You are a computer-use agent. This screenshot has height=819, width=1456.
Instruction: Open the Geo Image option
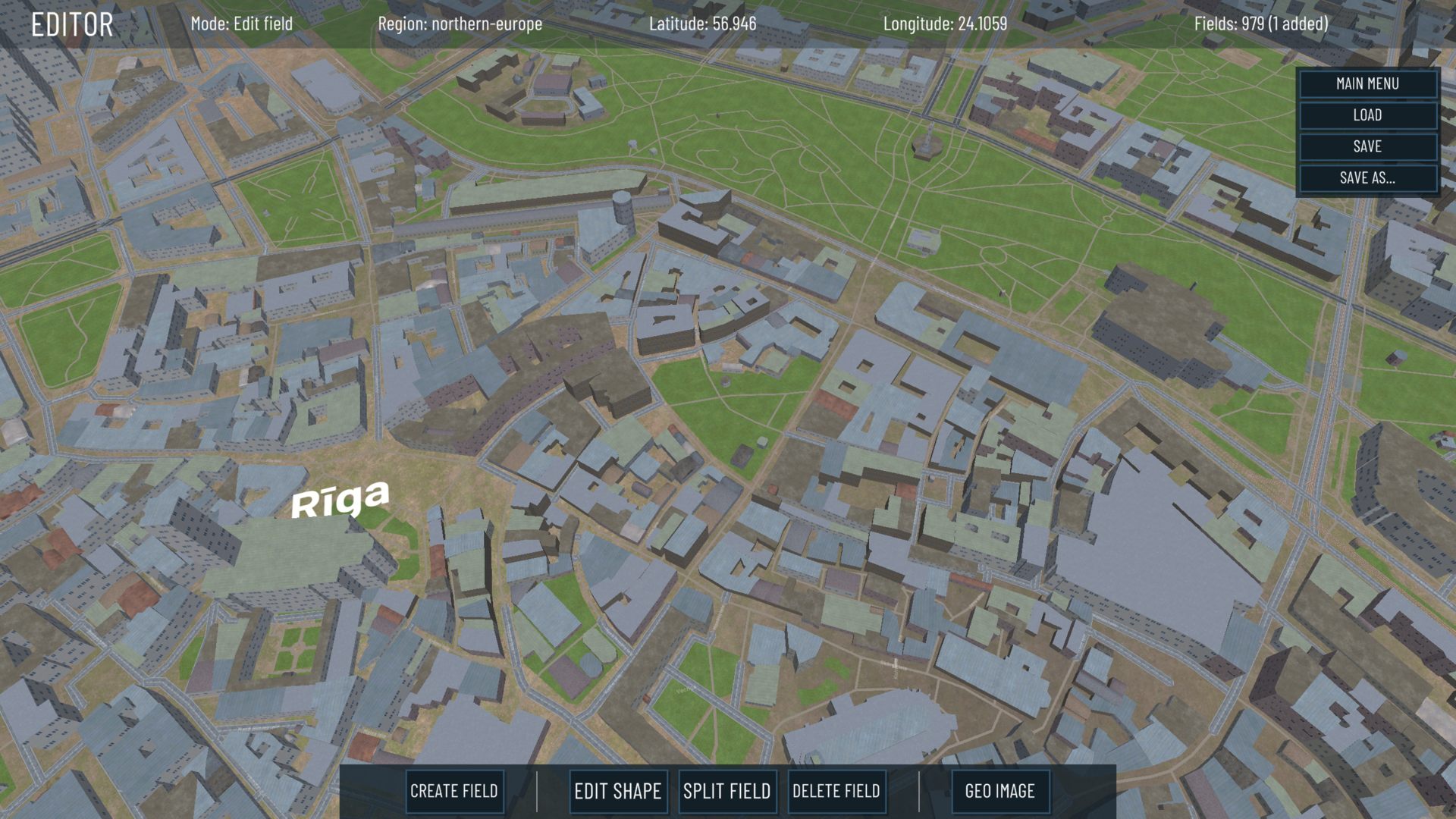(x=999, y=791)
